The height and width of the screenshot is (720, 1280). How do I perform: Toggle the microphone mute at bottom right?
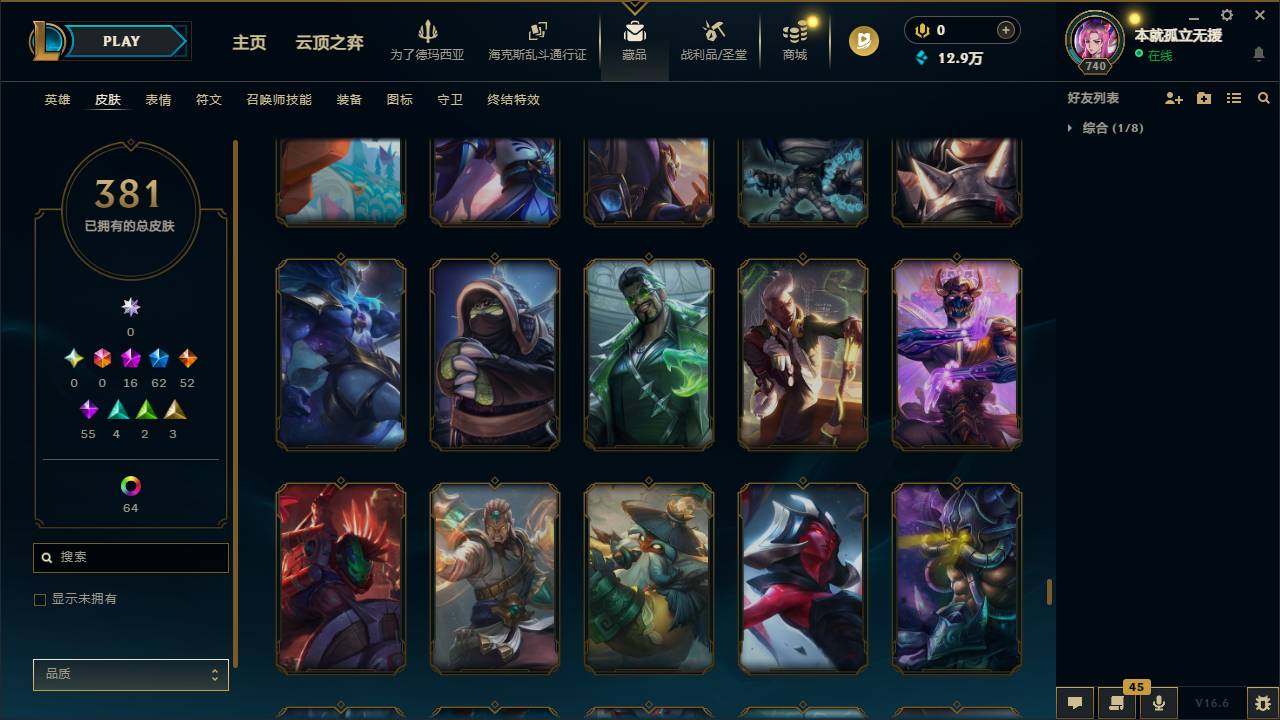pos(1159,702)
